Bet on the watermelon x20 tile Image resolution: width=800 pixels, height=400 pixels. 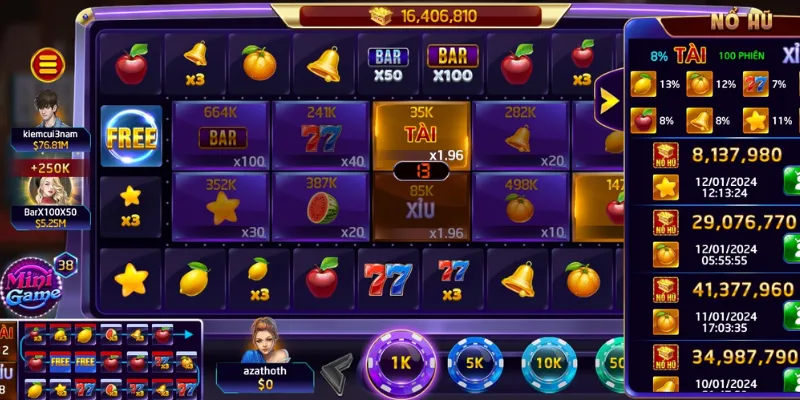pyautogui.click(x=321, y=206)
